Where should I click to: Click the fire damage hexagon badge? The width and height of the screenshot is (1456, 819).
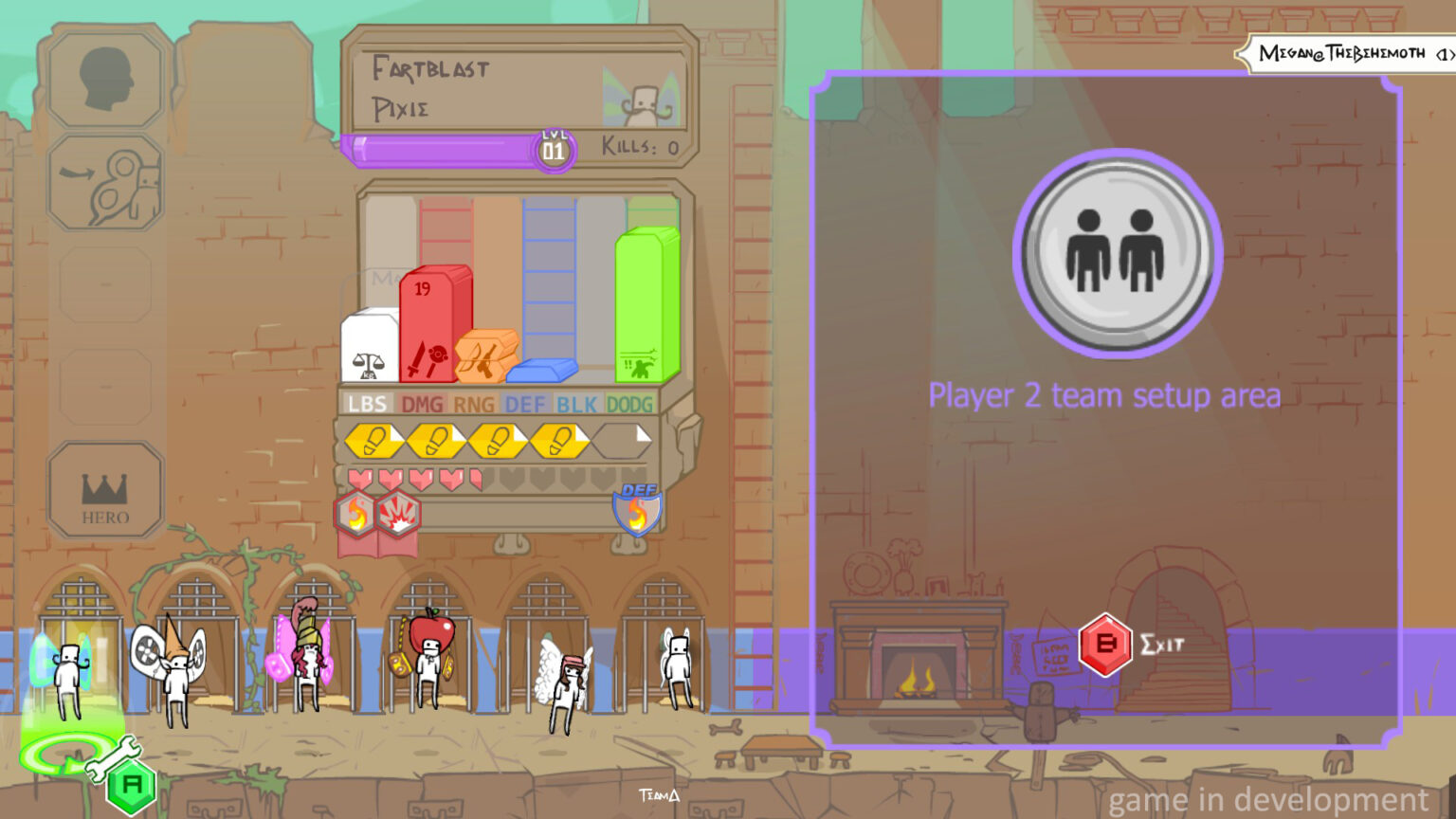[355, 512]
